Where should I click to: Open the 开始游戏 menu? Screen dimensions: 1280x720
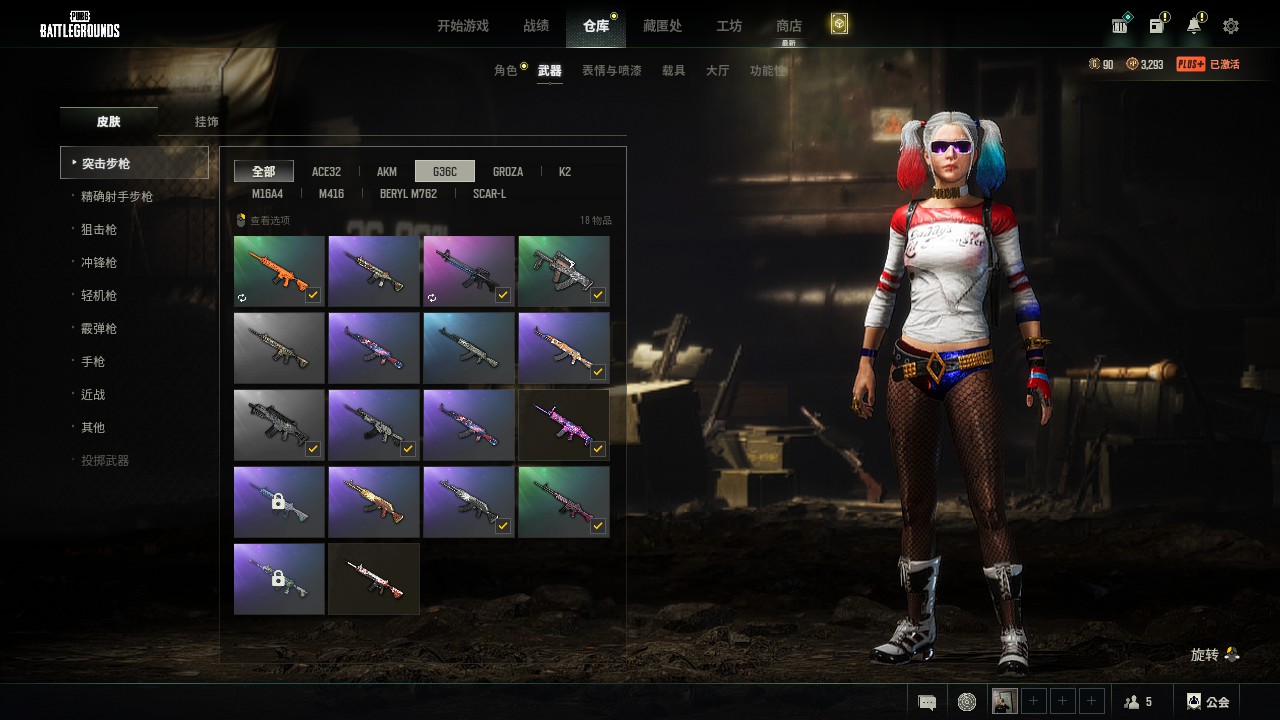(x=462, y=26)
